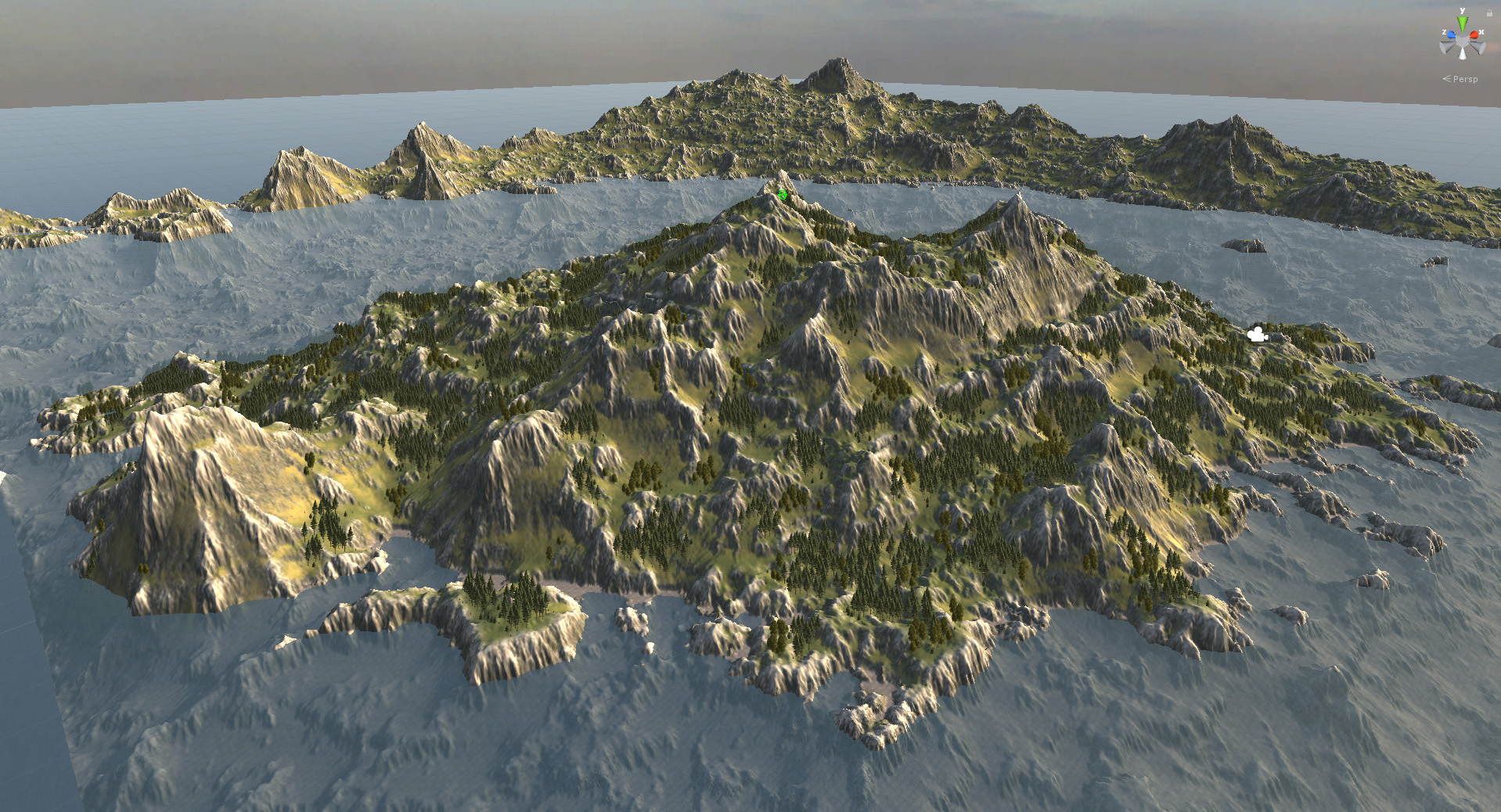Image resolution: width=1501 pixels, height=812 pixels.
Task: Select the green light gizmo near the mountain peak
Action: [x=782, y=196]
